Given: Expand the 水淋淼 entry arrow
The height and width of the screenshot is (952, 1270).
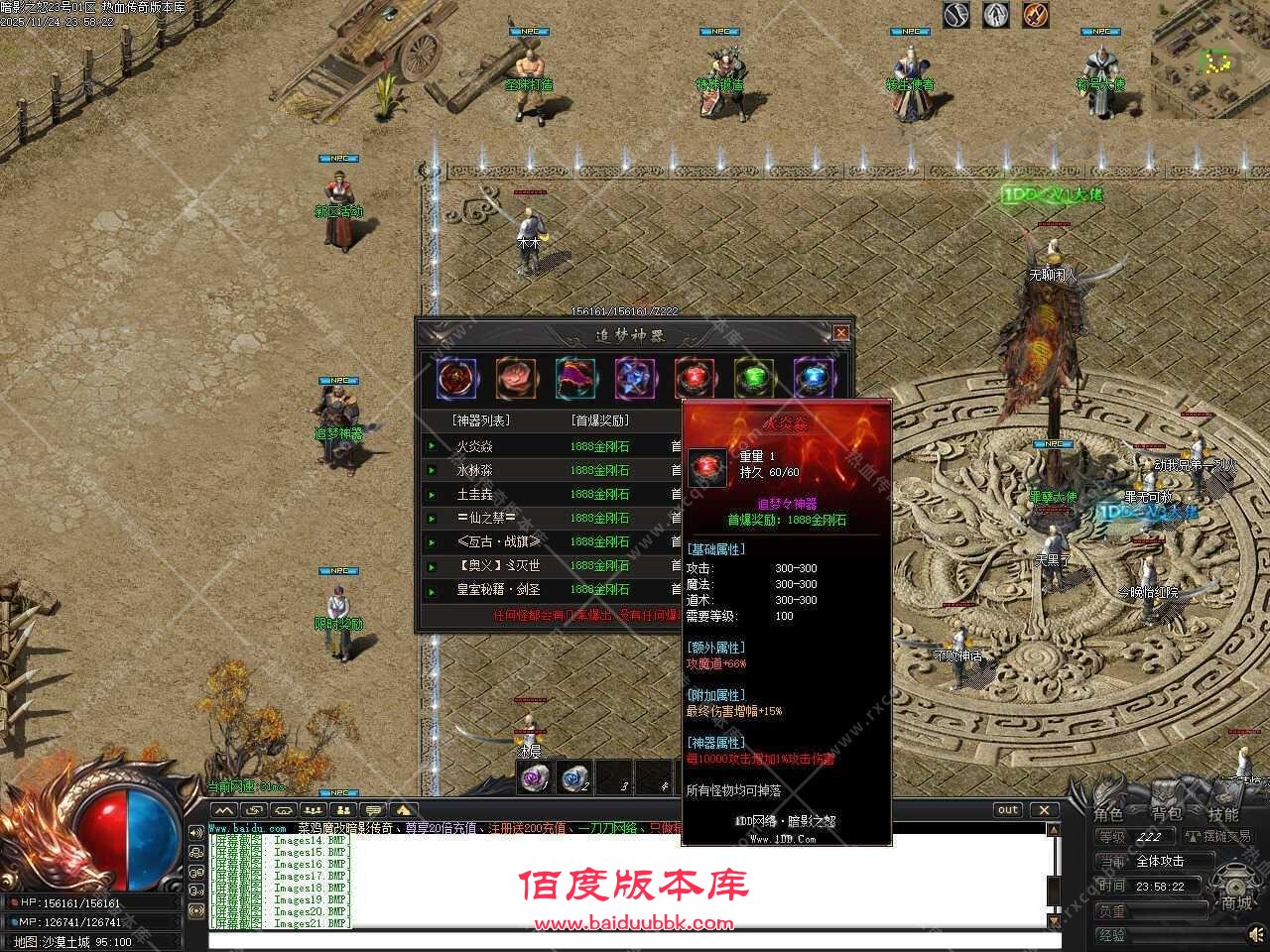Looking at the screenshot, I should [431, 469].
